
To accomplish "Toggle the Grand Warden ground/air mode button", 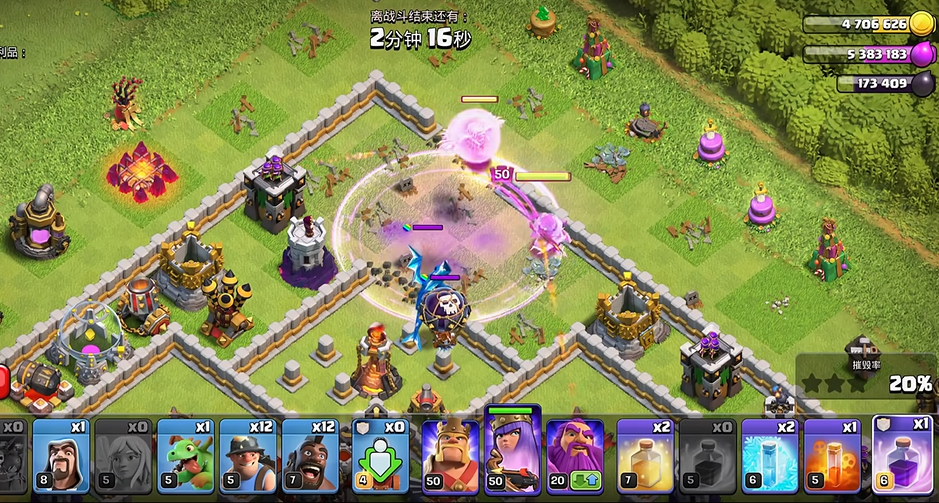I will (x=583, y=482).
